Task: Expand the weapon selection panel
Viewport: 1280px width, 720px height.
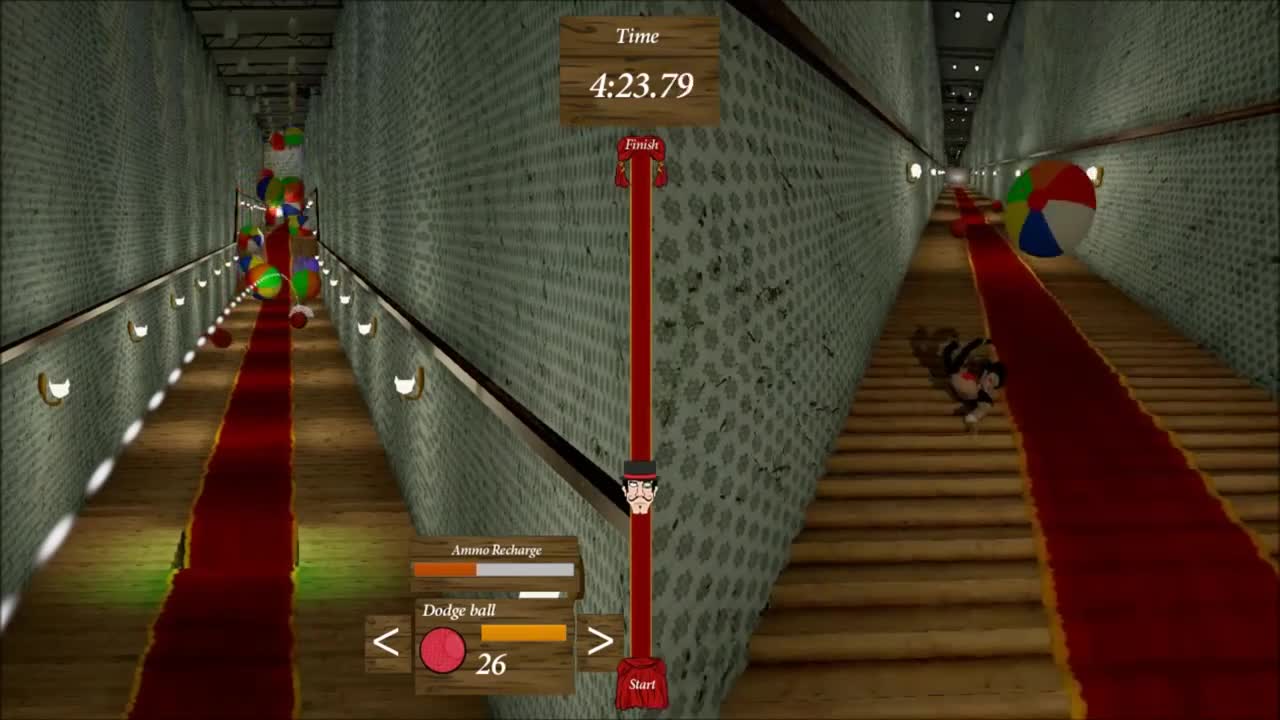Action: (490, 645)
